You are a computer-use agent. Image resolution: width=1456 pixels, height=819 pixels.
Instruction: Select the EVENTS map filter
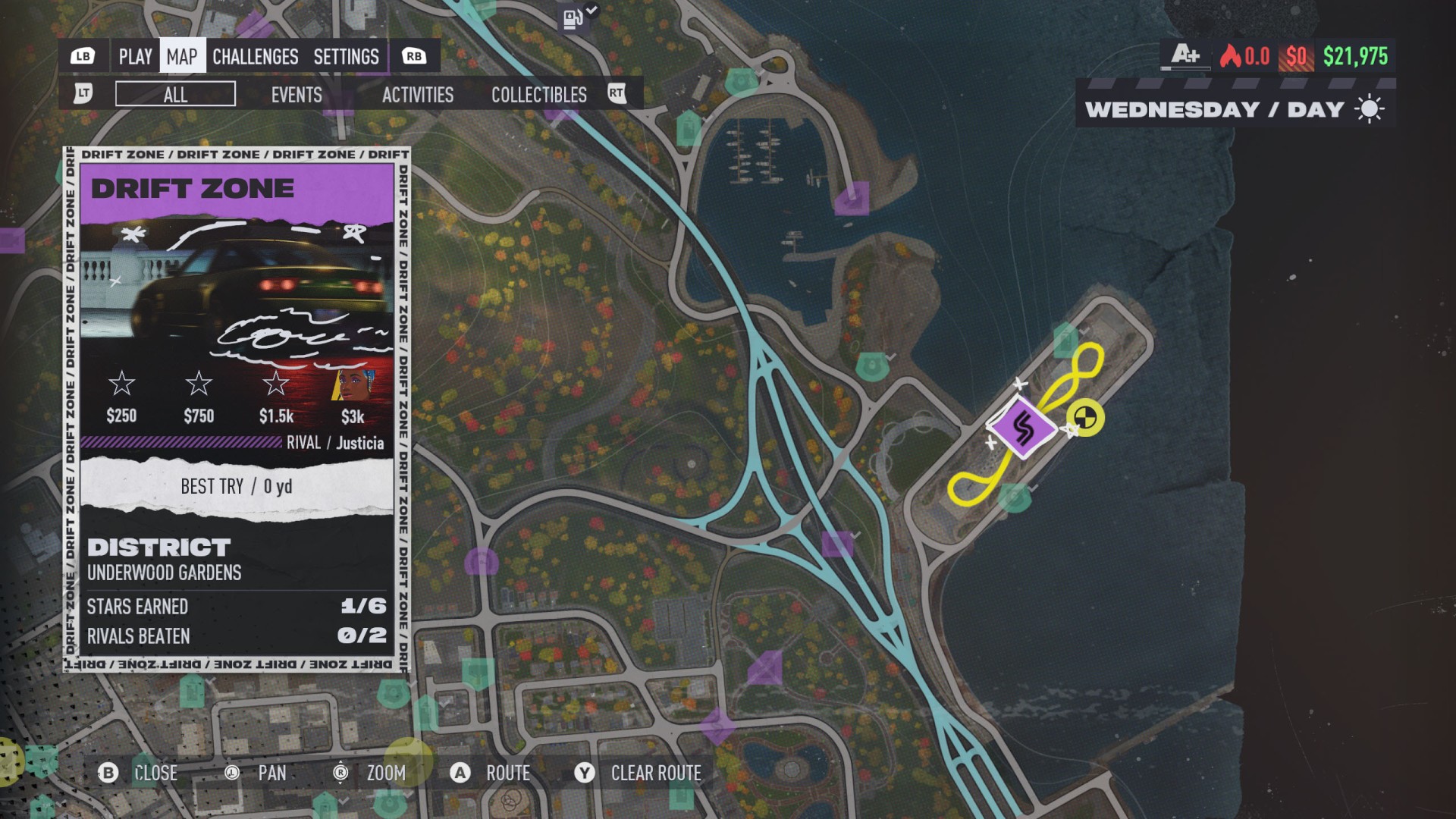[297, 95]
